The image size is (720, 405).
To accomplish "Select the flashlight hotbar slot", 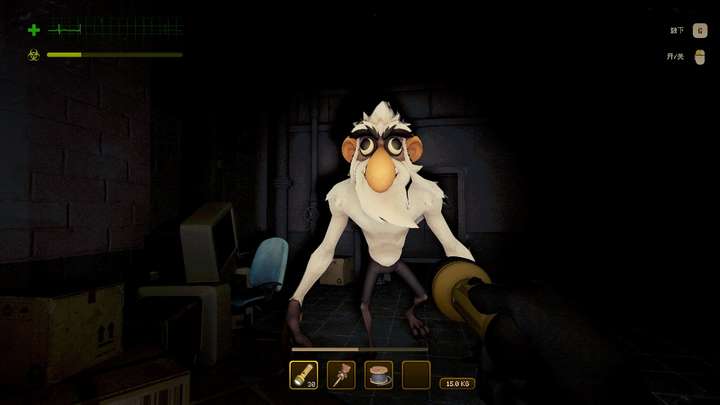I will [x=303, y=375].
